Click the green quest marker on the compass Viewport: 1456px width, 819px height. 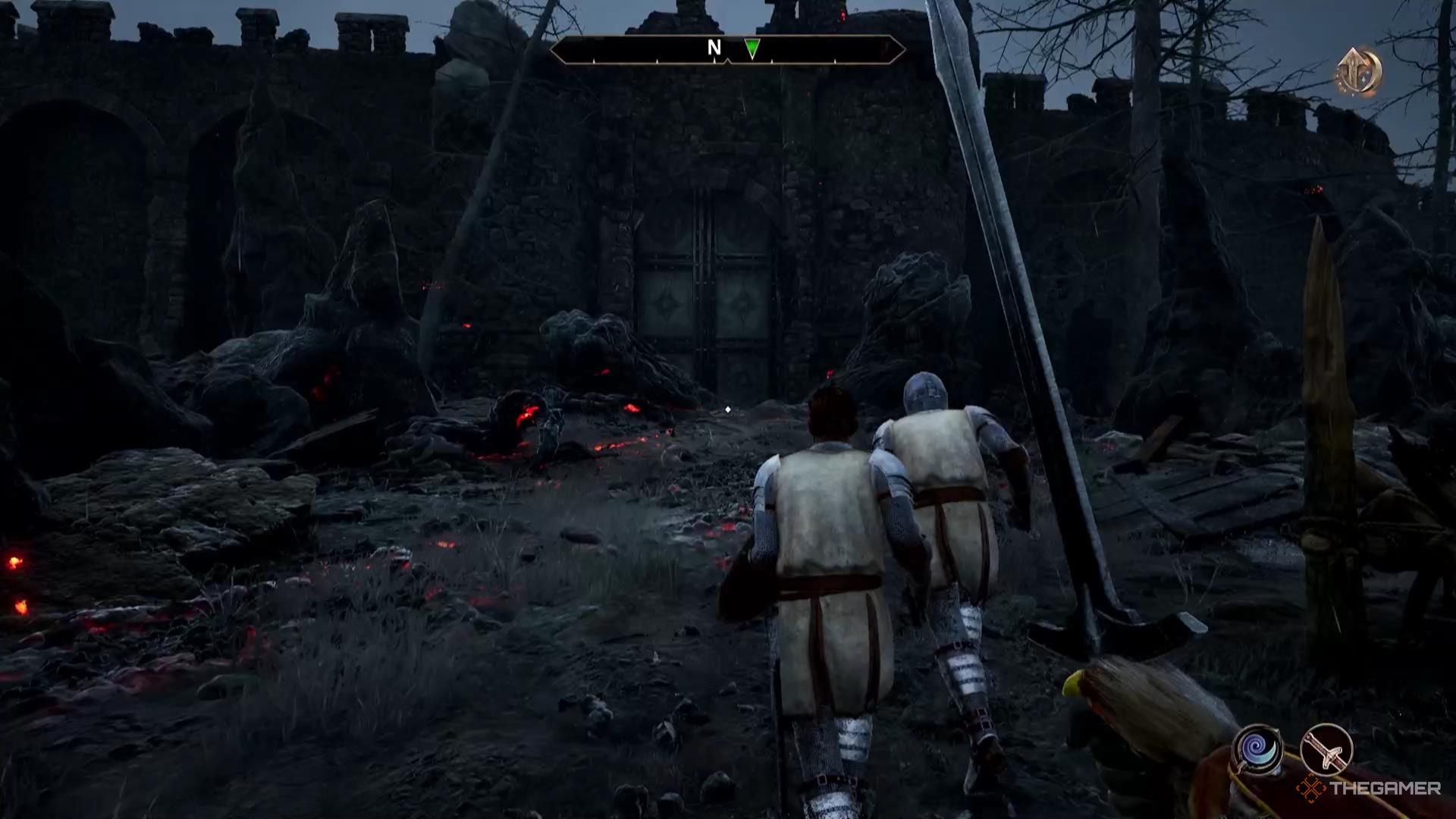click(x=752, y=49)
